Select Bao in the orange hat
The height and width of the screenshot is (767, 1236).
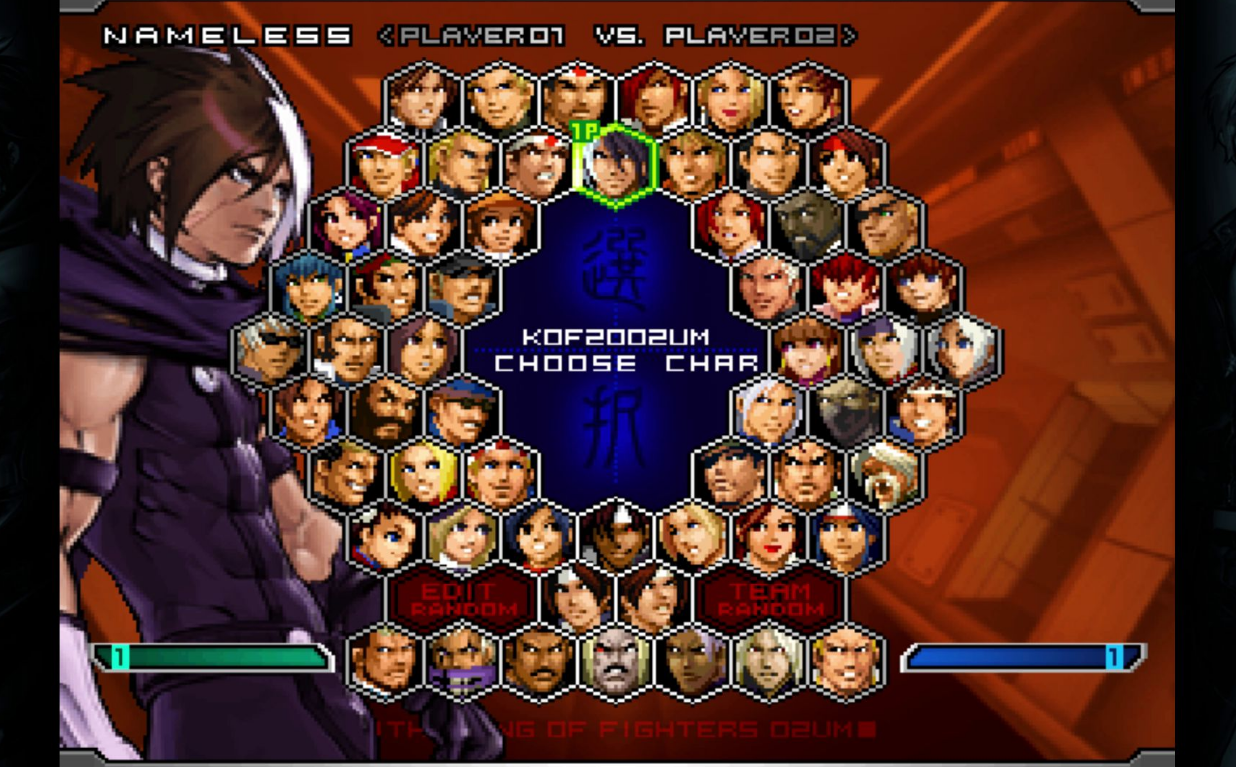pos(500,226)
